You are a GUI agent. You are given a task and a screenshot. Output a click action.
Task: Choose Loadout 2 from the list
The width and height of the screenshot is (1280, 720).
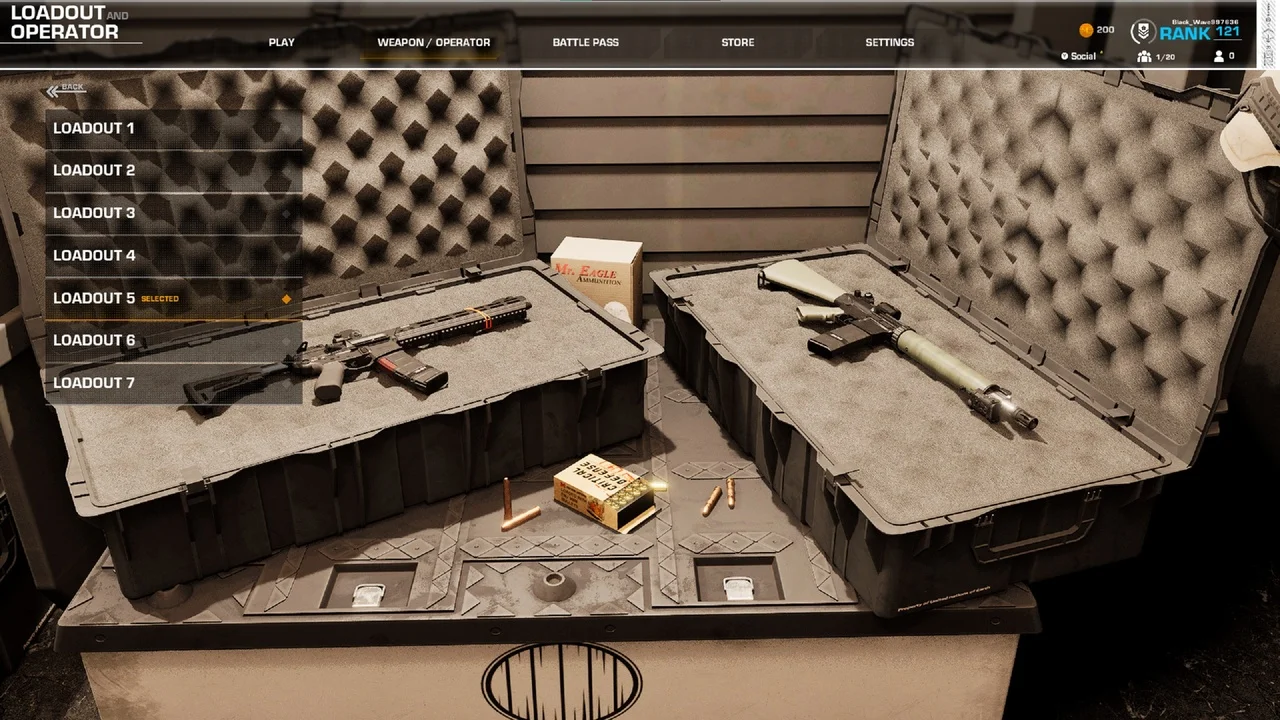point(173,171)
